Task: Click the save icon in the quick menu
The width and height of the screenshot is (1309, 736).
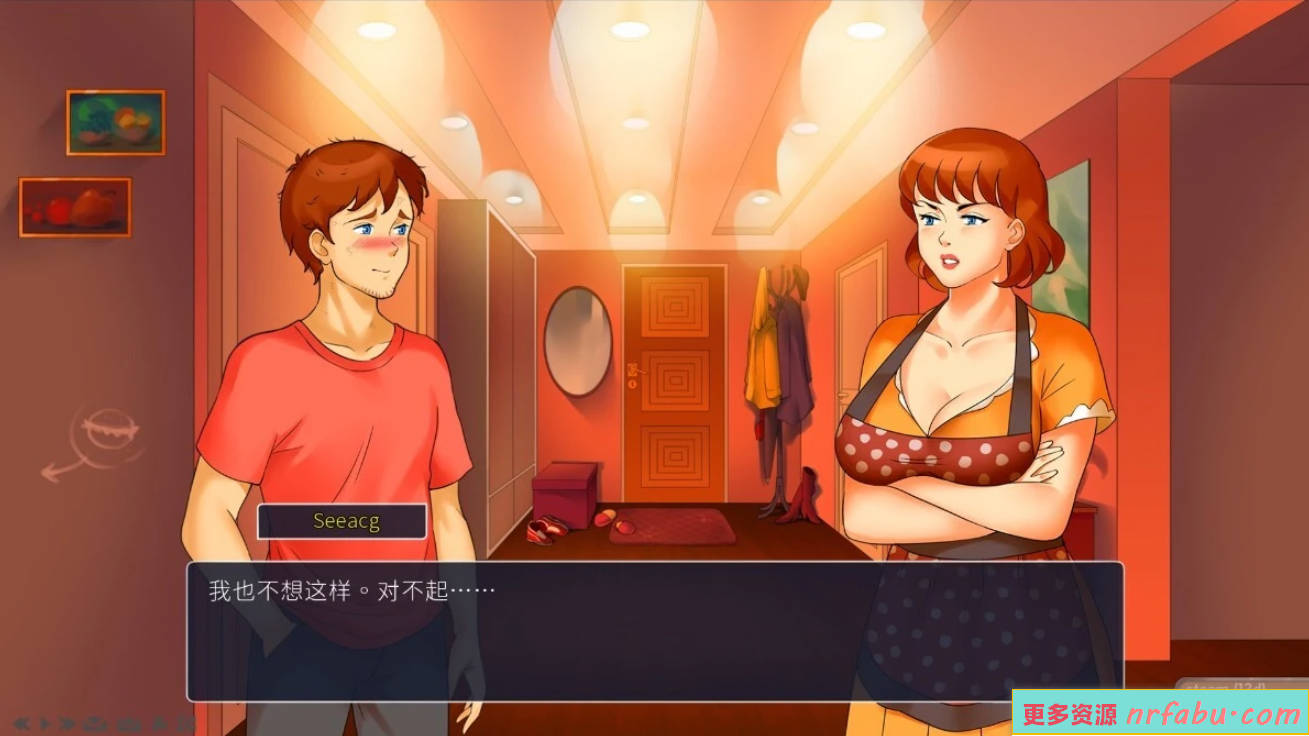Action: pos(95,723)
